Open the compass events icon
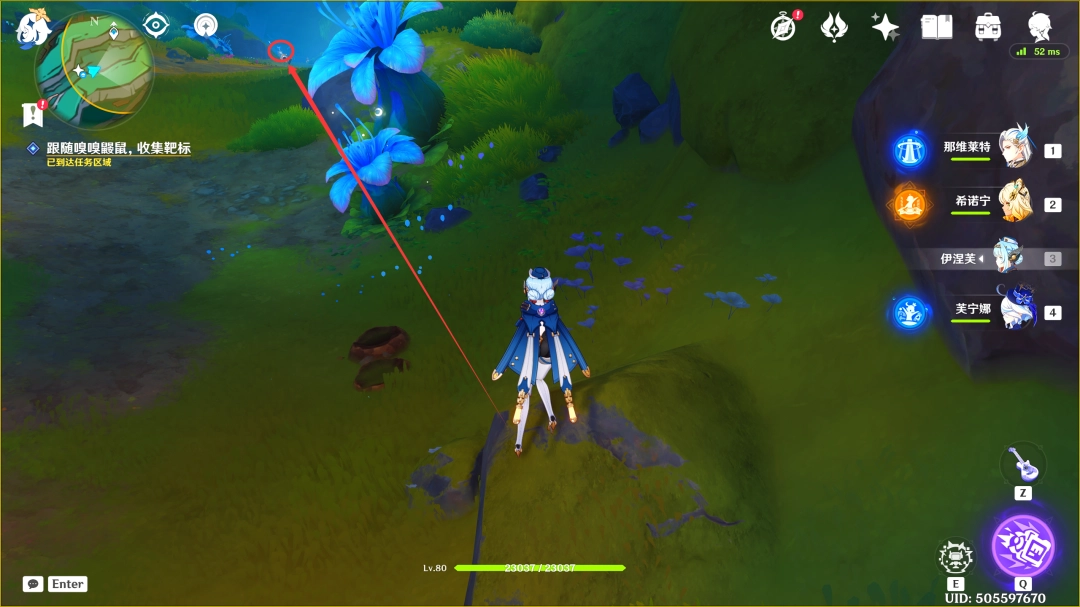The height and width of the screenshot is (607, 1080). click(784, 27)
